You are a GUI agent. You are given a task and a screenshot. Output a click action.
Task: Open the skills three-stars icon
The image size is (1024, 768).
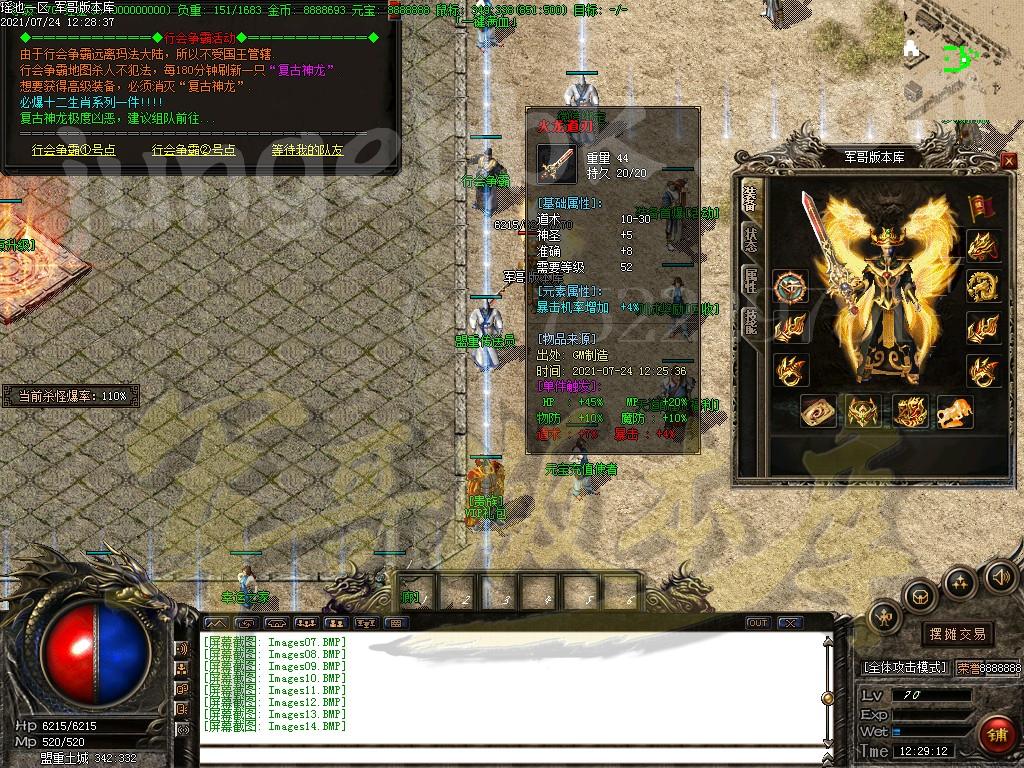pyautogui.click(x=960, y=581)
